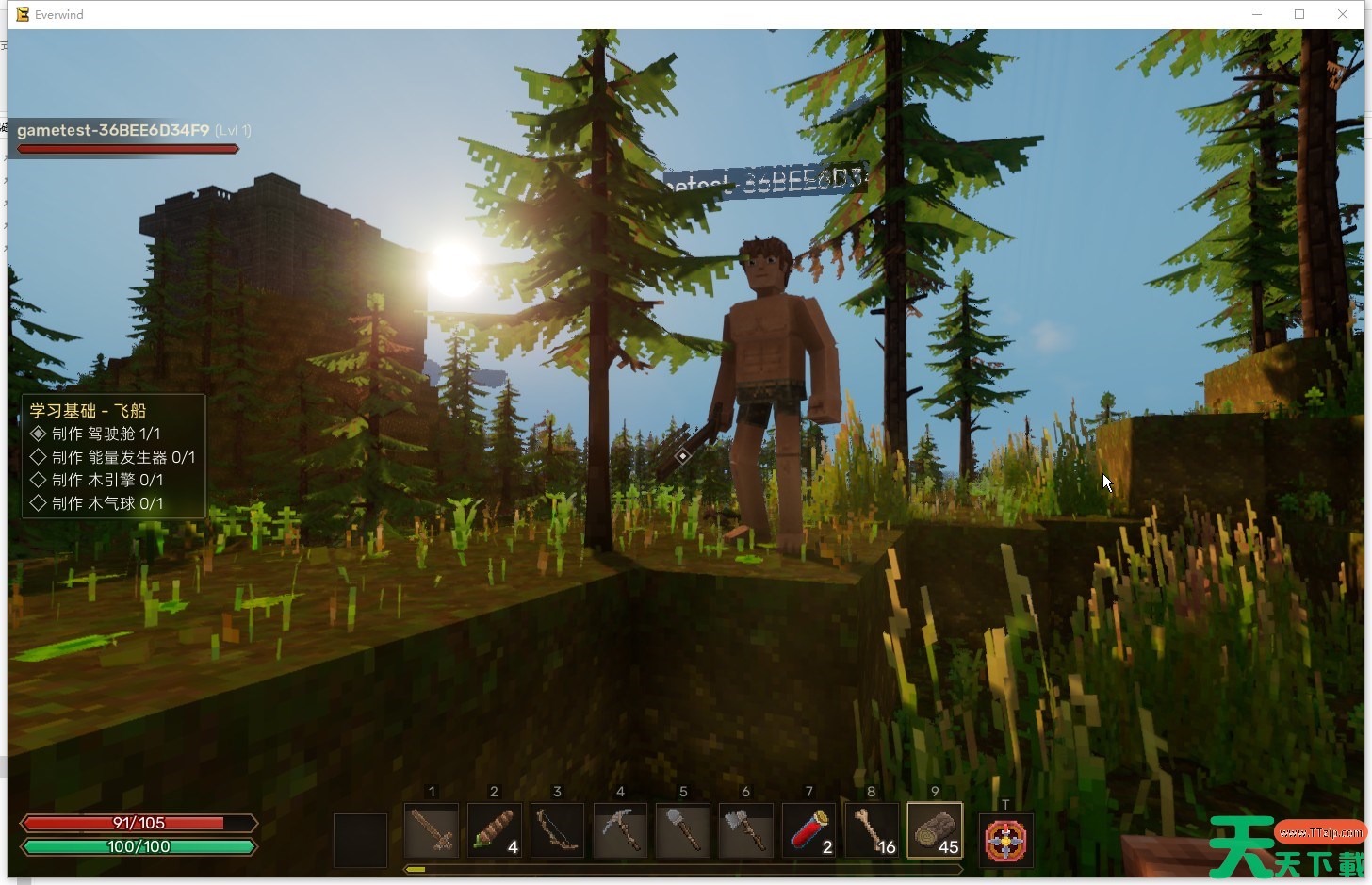Click the craft energy generator objective
The width and height of the screenshot is (1372, 885).
pos(122,457)
